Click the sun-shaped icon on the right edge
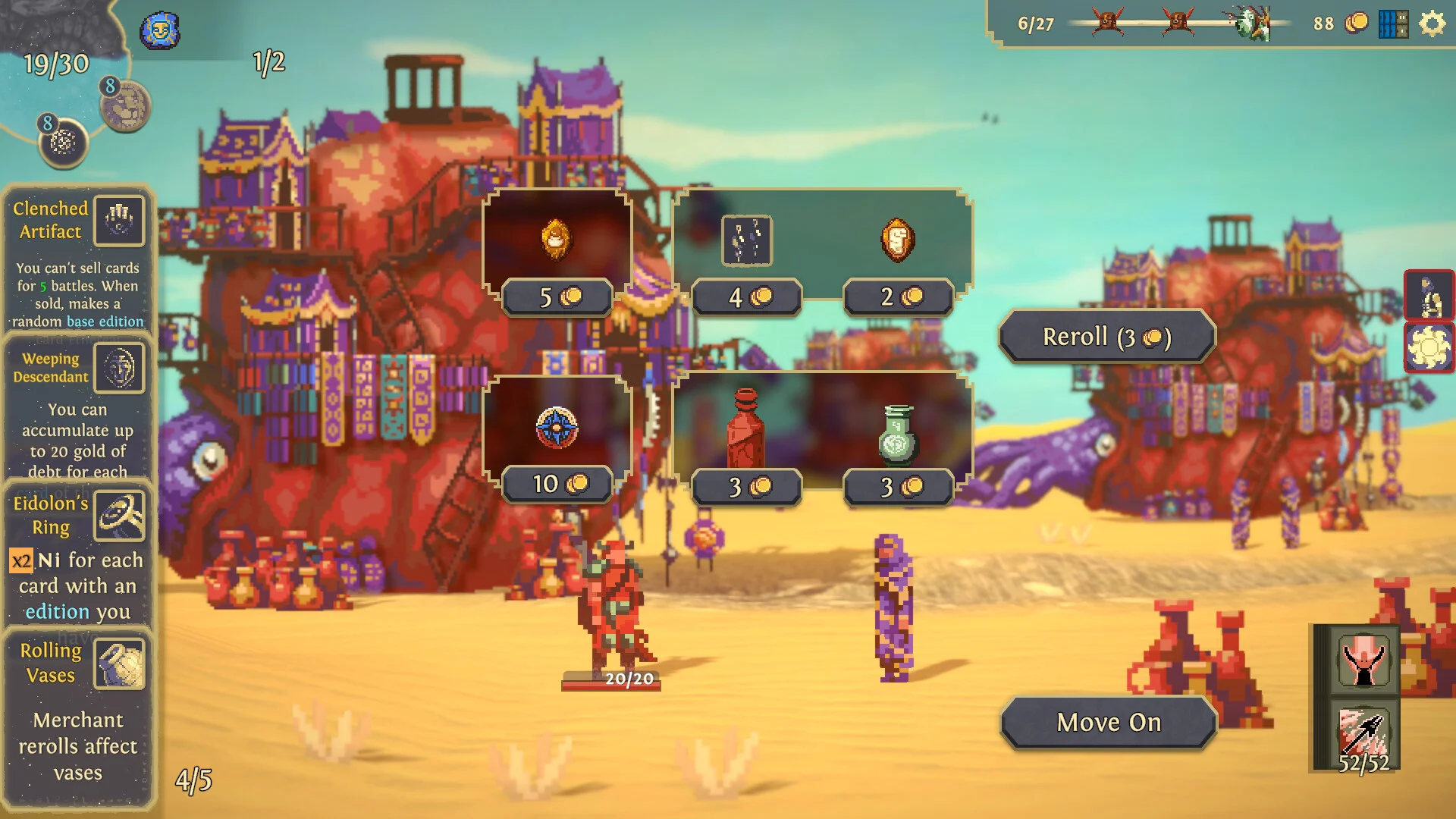This screenshot has width=1456, height=819. 1429,348
